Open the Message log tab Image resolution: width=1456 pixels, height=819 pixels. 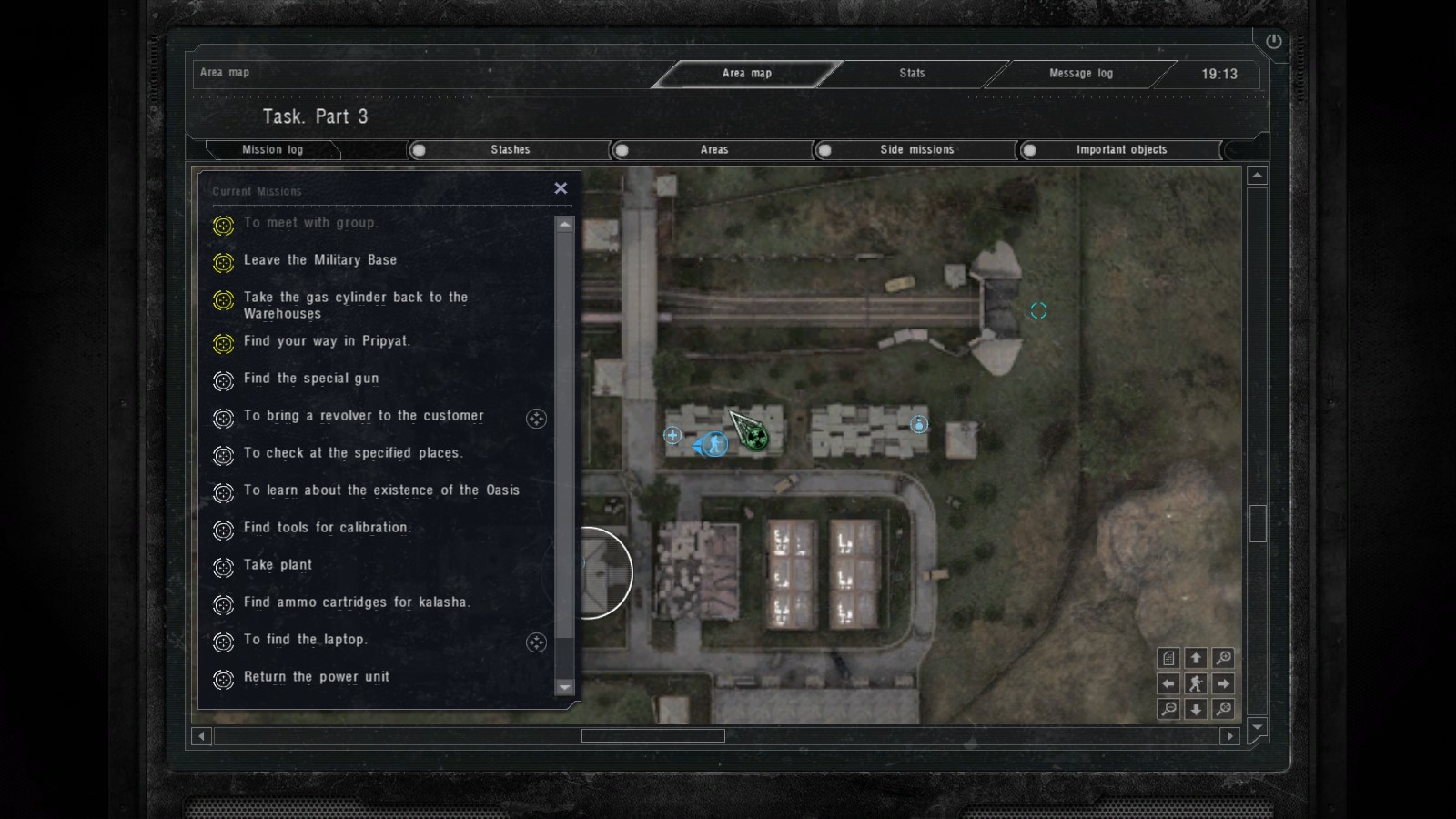click(1080, 74)
